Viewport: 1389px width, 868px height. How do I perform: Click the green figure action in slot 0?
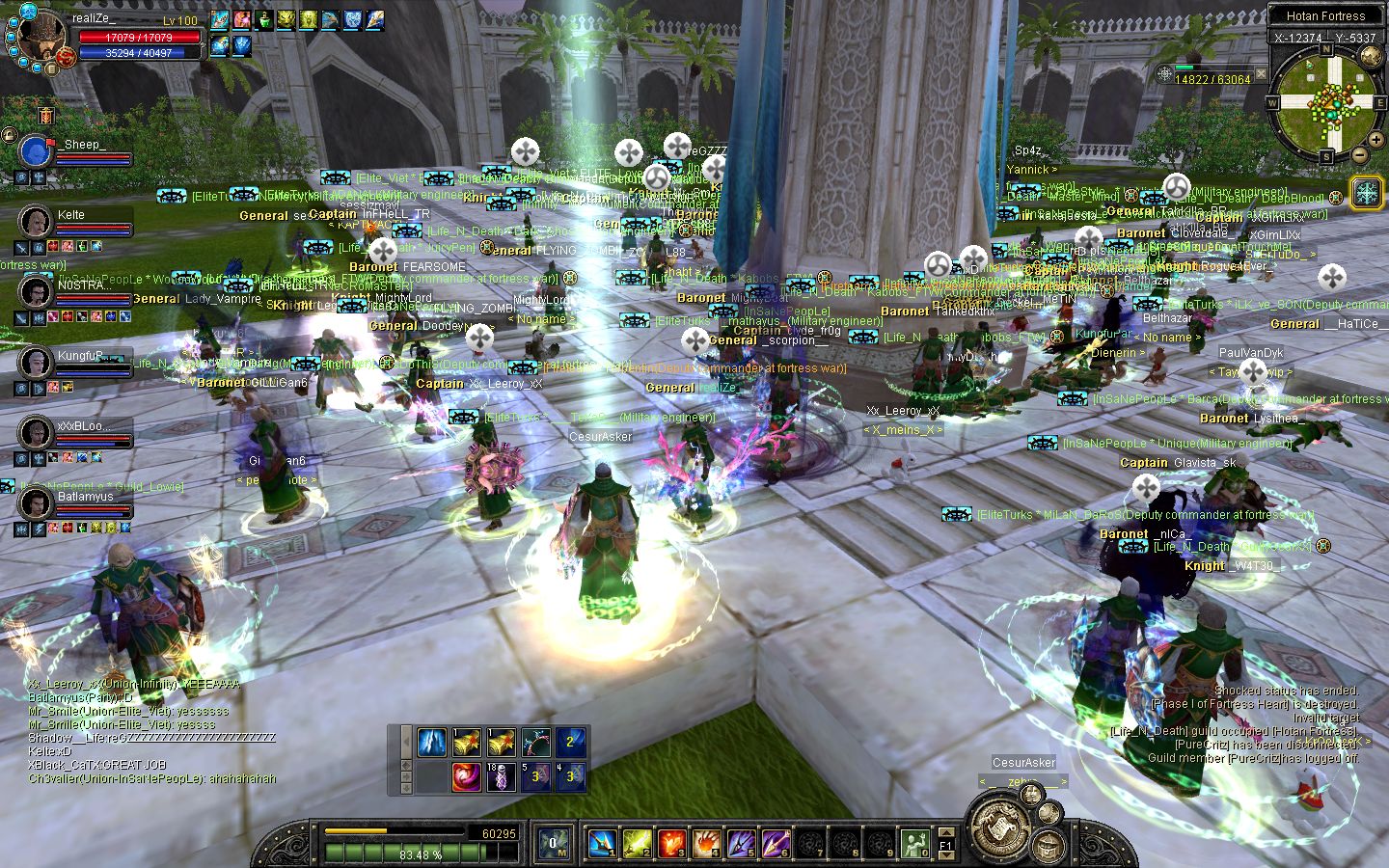click(x=914, y=844)
